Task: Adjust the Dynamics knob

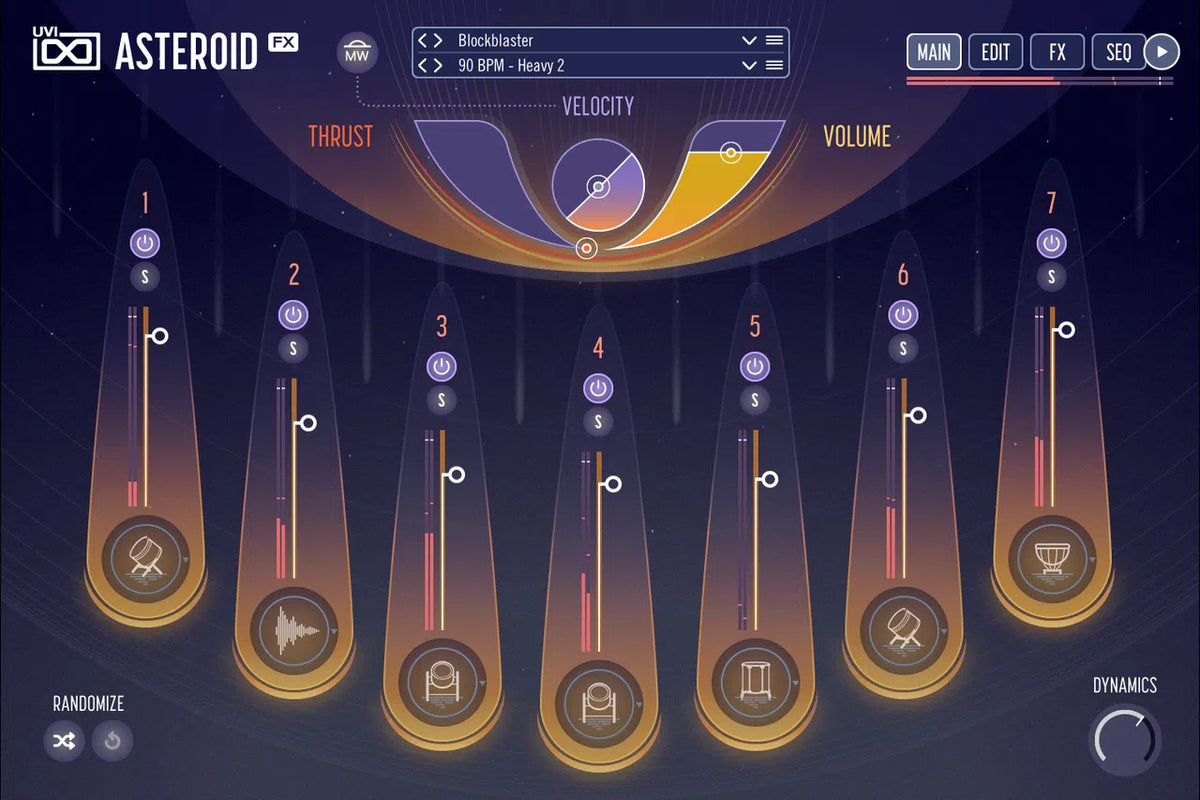Action: 1124,739
